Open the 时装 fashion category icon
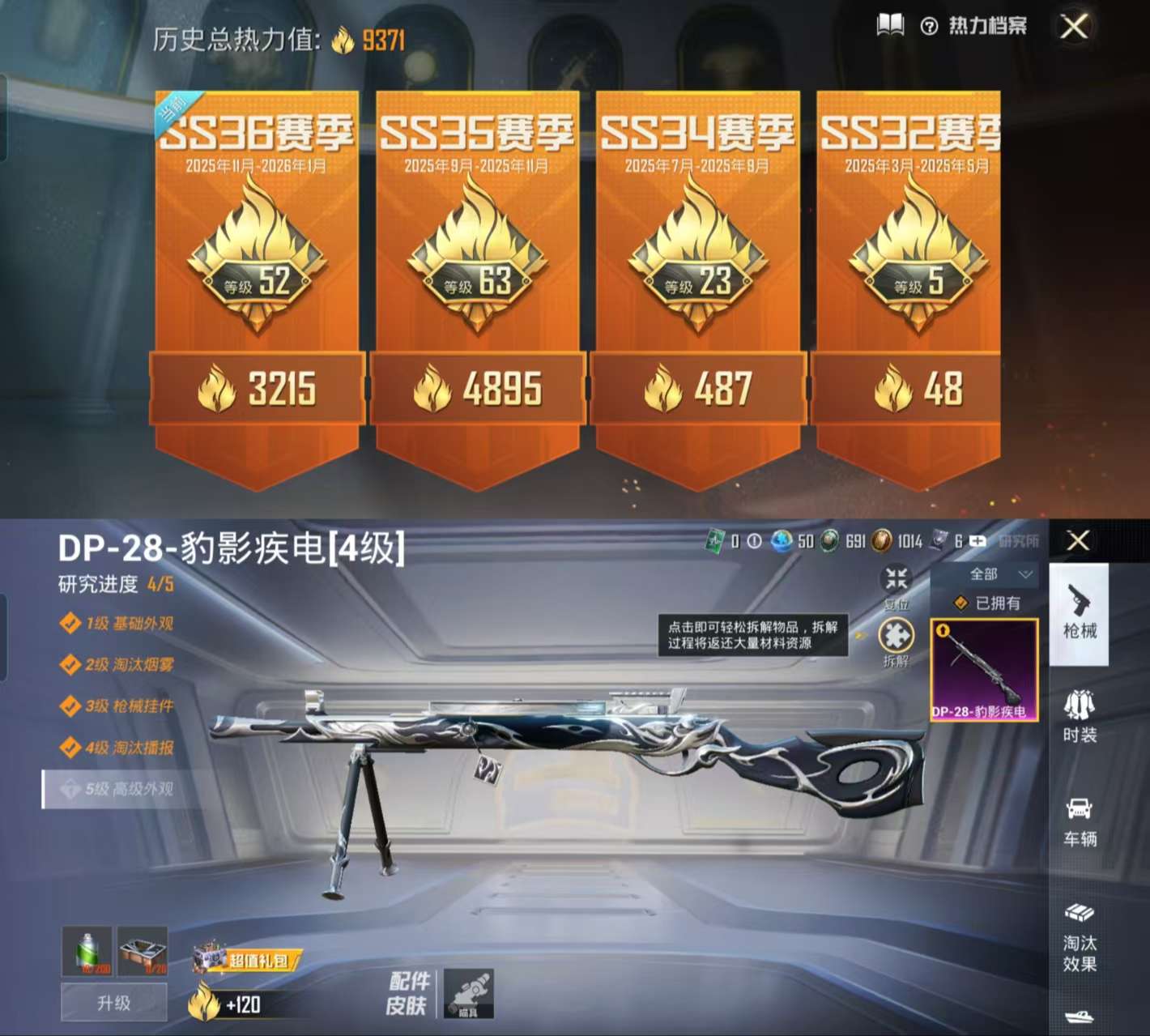Screen dimensions: 1150x1036 (1080, 711)
